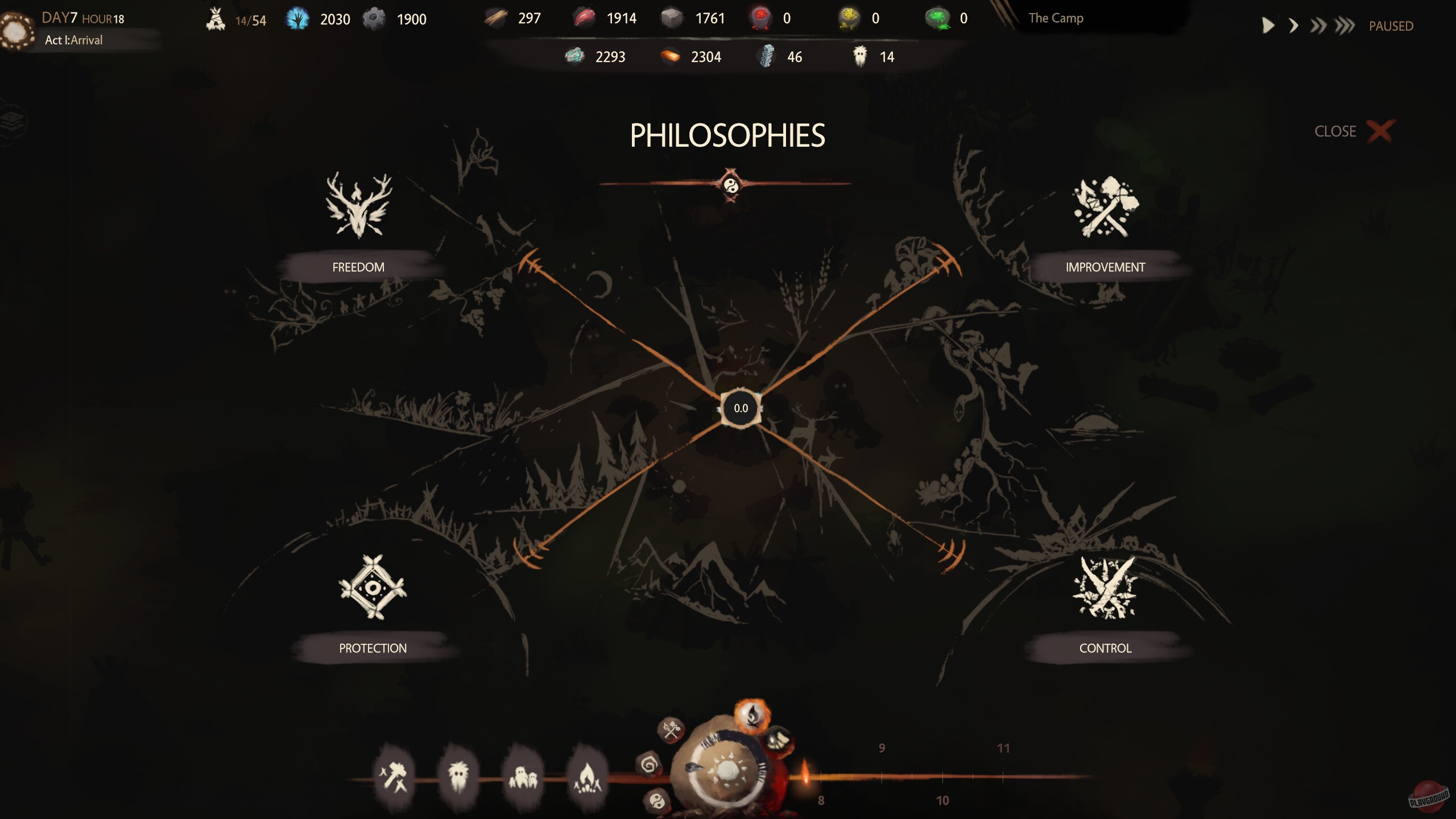
Task: Click the flaming Onbu ability orb
Action: [x=754, y=718]
